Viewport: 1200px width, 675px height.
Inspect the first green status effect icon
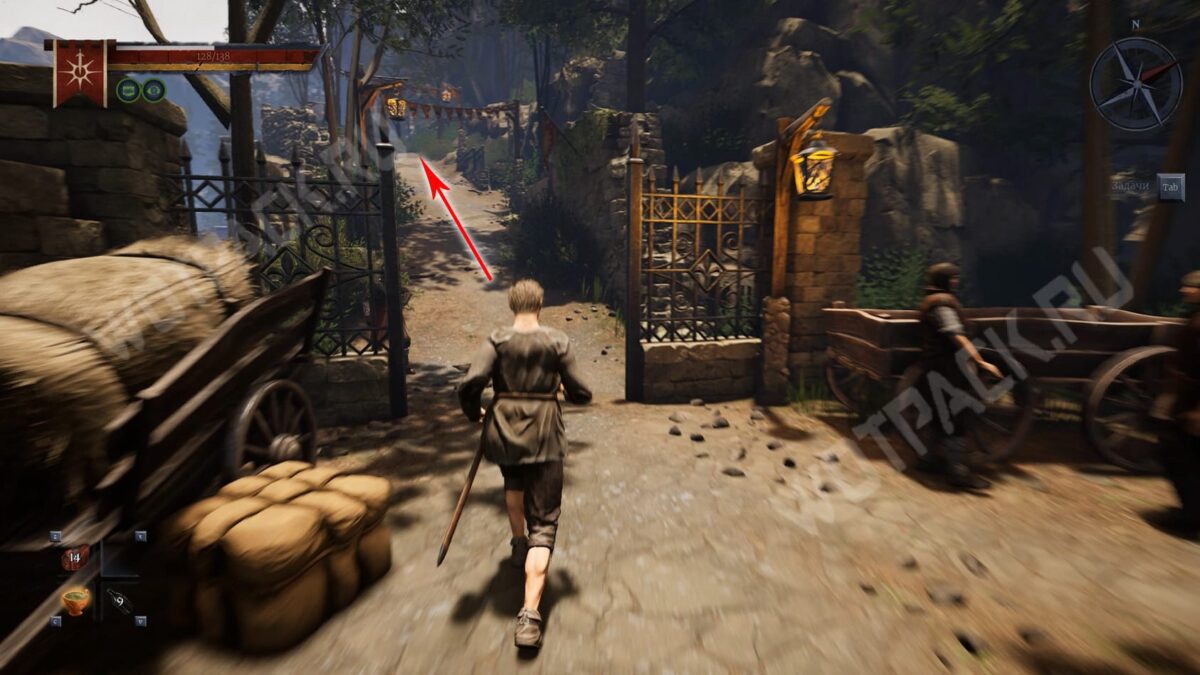coord(128,91)
